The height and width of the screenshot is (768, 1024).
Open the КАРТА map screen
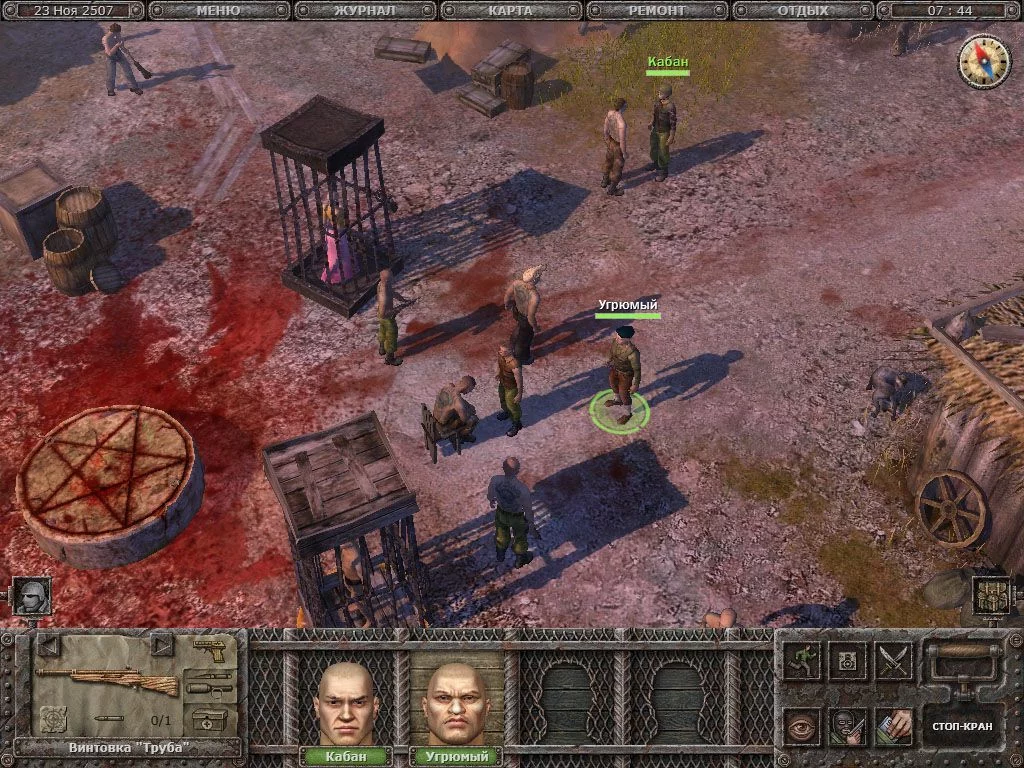tap(511, 11)
